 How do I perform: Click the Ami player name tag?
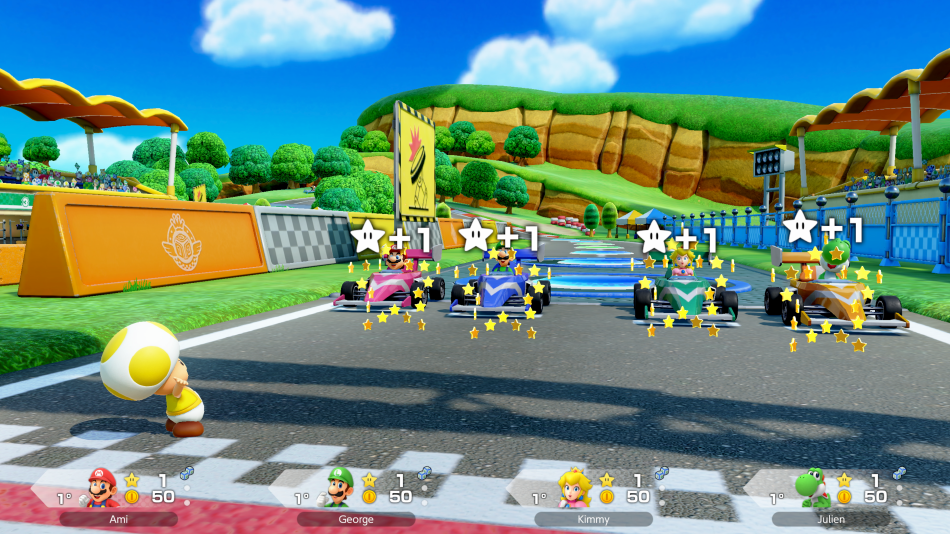(x=118, y=520)
